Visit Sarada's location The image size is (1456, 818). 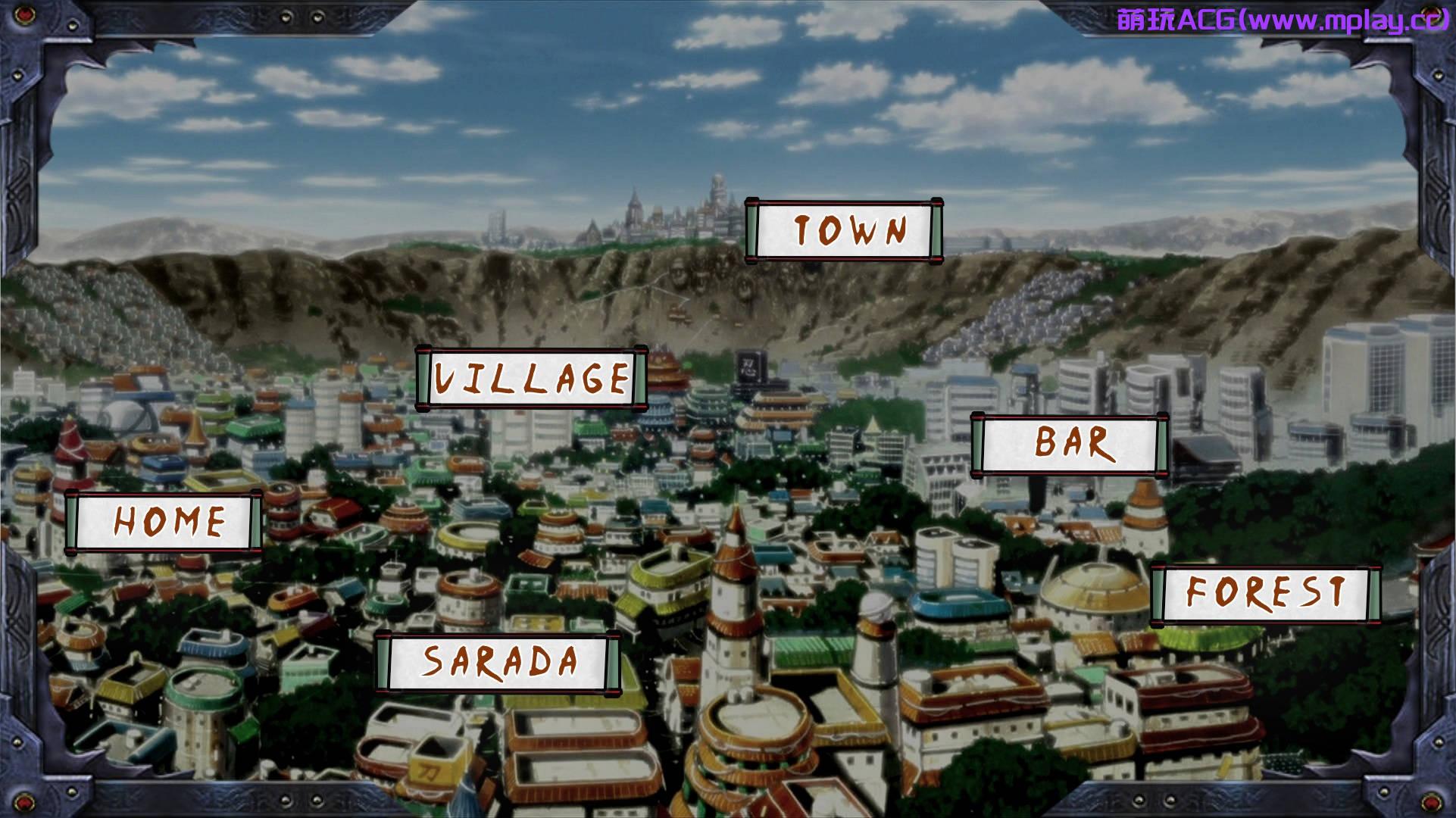[498, 661]
